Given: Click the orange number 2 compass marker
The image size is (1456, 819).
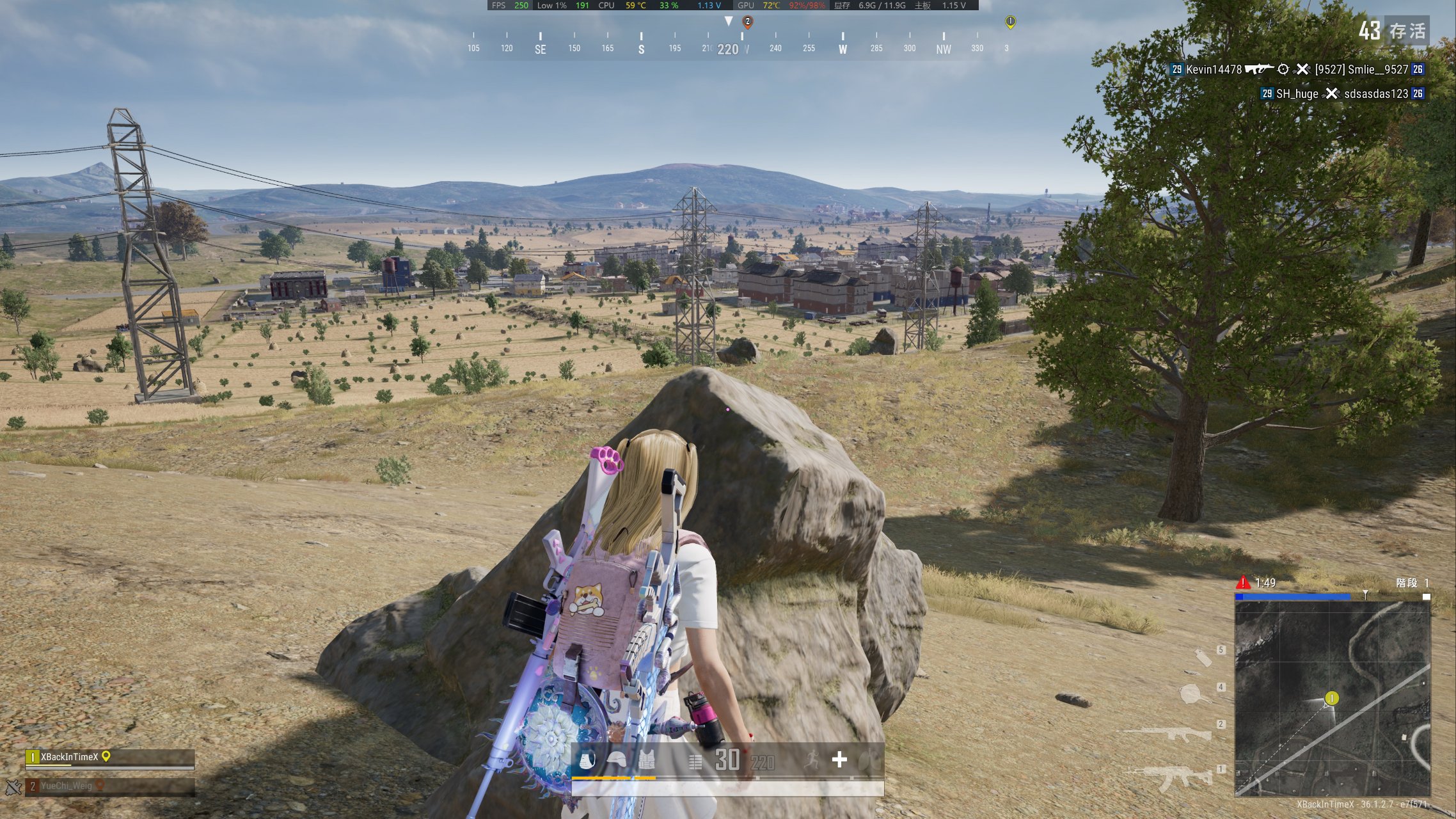Looking at the screenshot, I should pyautogui.click(x=747, y=22).
